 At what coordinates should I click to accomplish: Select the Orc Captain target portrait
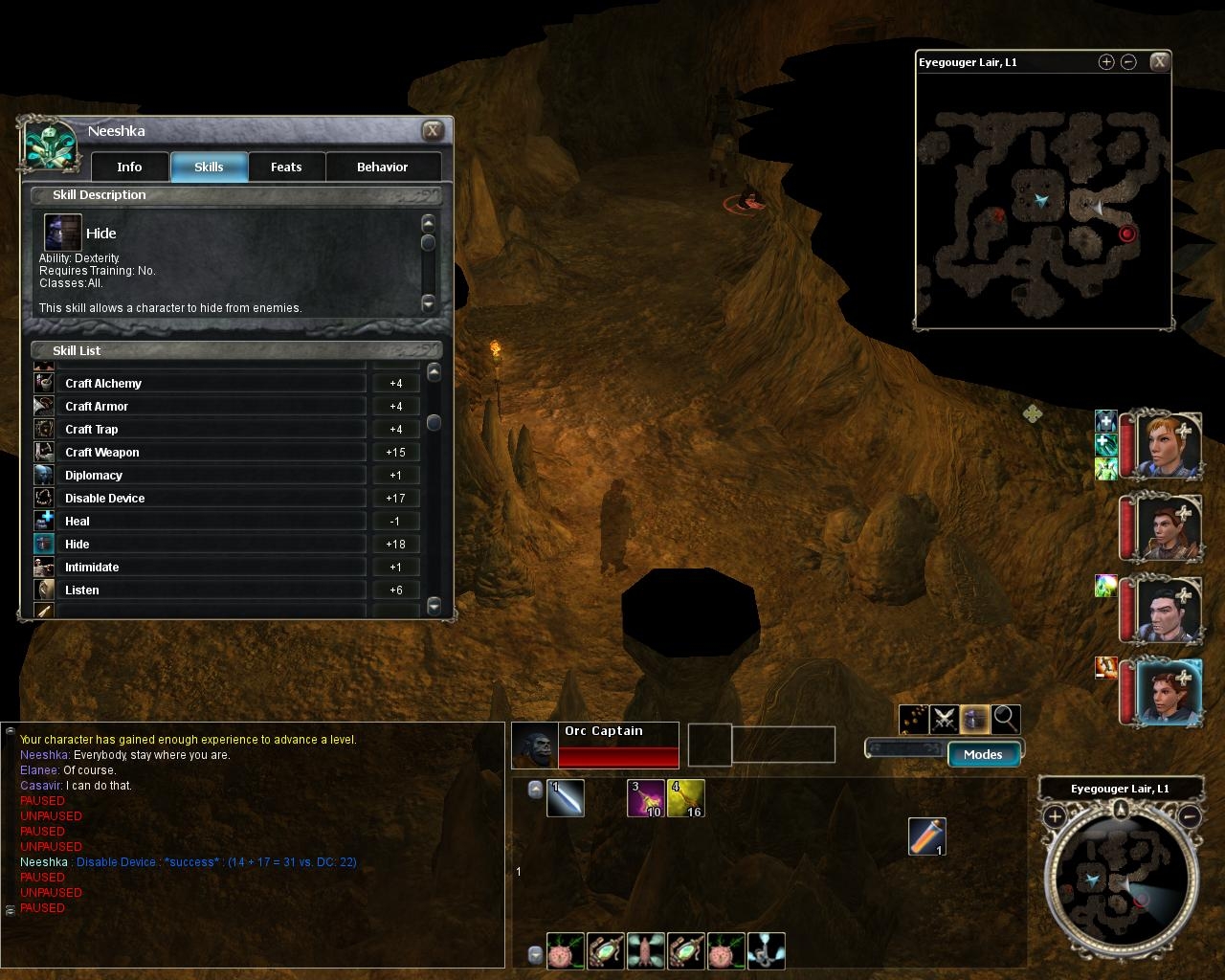534,745
